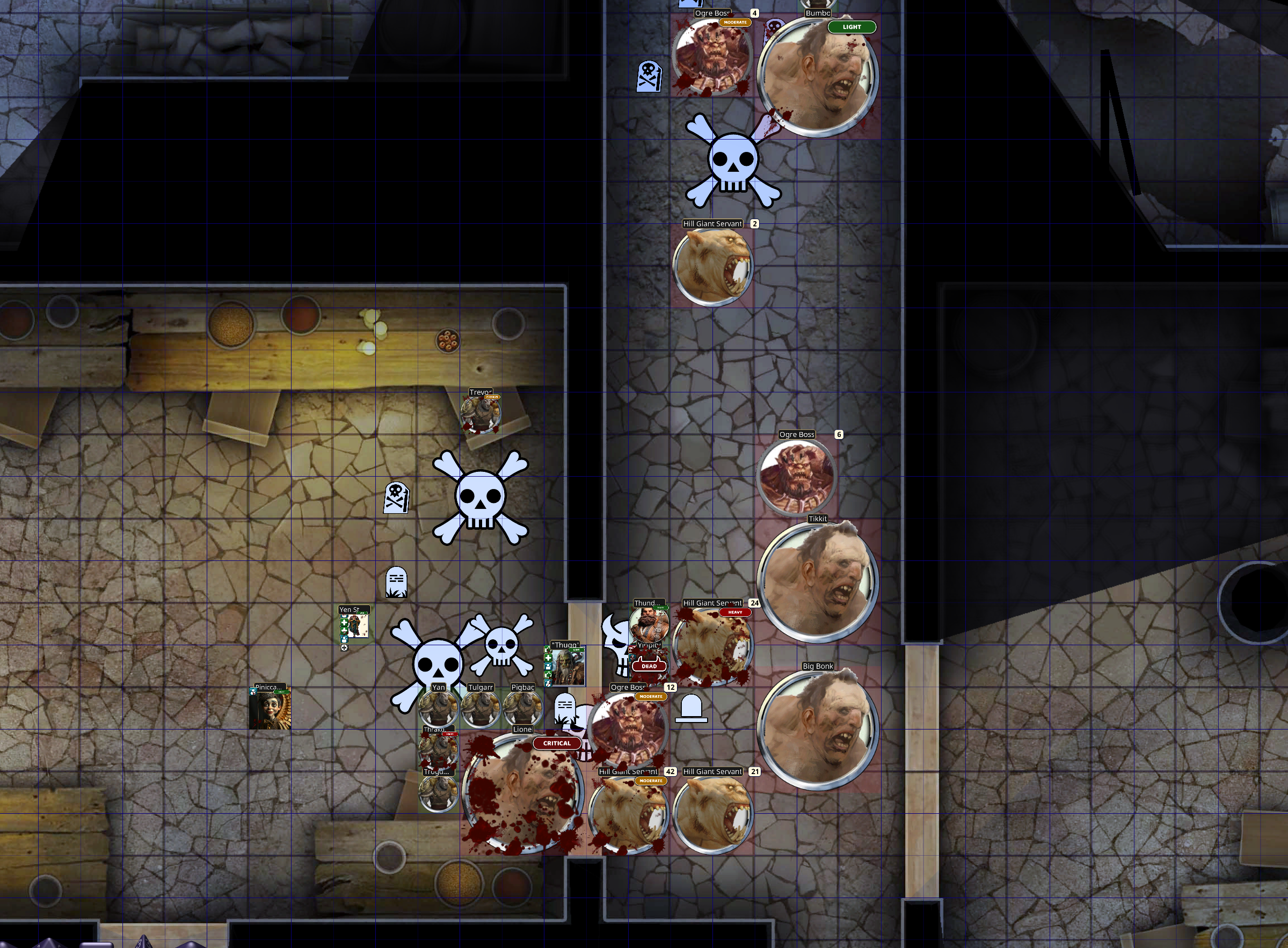Select the Pigbac token
Image resolution: width=1288 pixels, height=948 pixels.
pos(522,709)
